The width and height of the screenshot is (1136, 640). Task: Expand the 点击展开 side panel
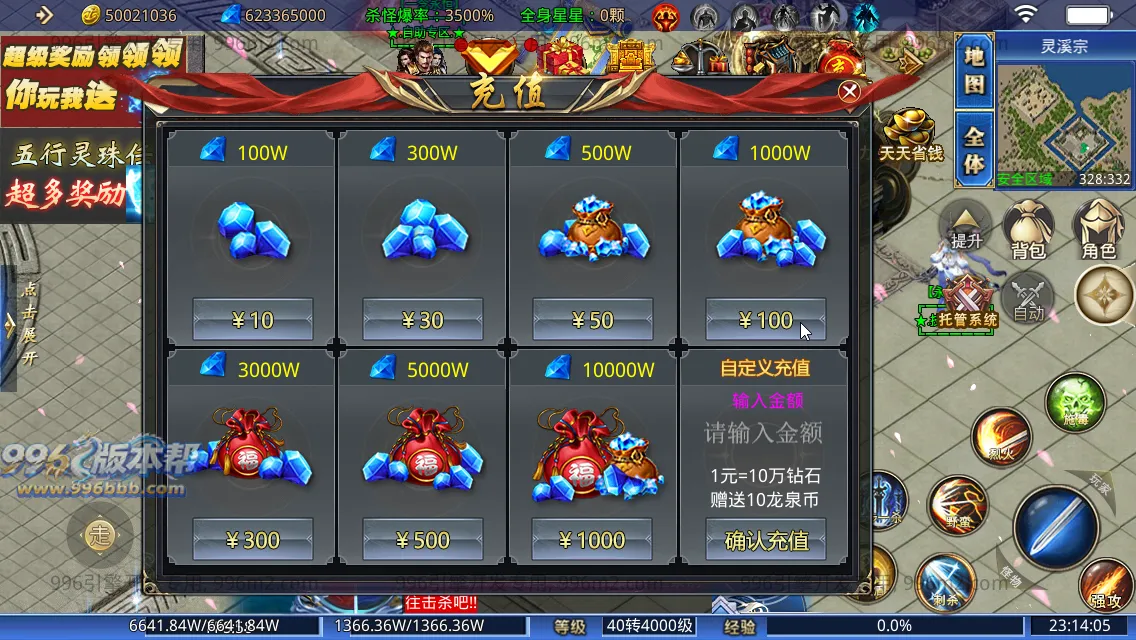tap(29, 325)
